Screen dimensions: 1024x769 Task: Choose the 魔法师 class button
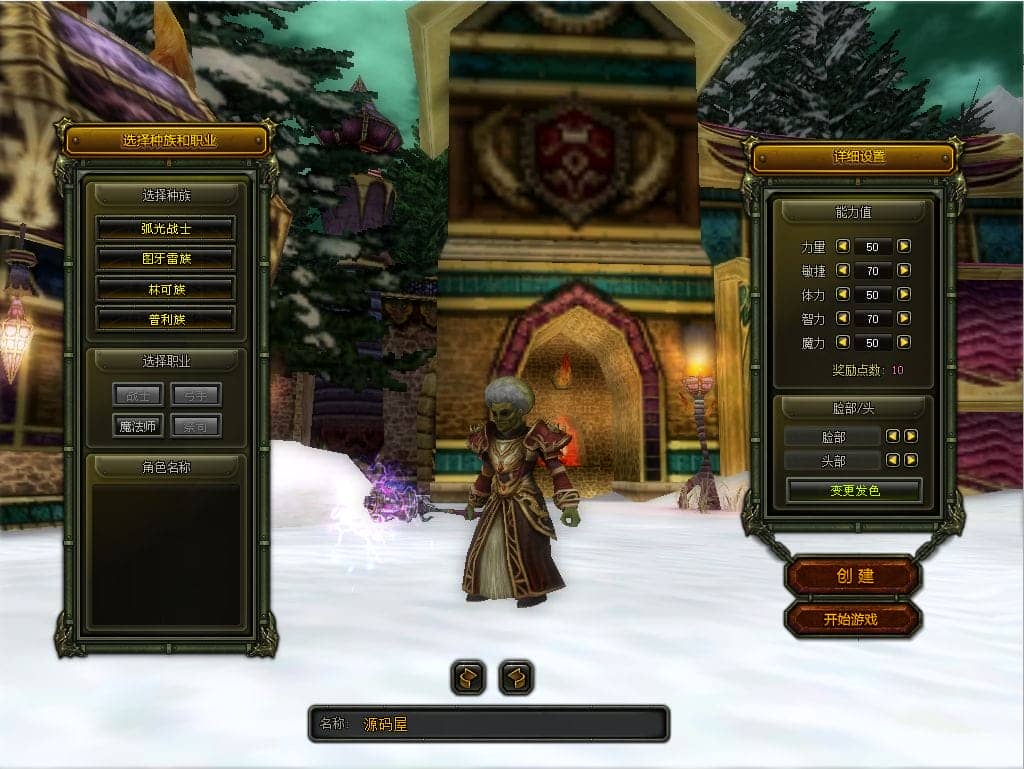tap(138, 426)
